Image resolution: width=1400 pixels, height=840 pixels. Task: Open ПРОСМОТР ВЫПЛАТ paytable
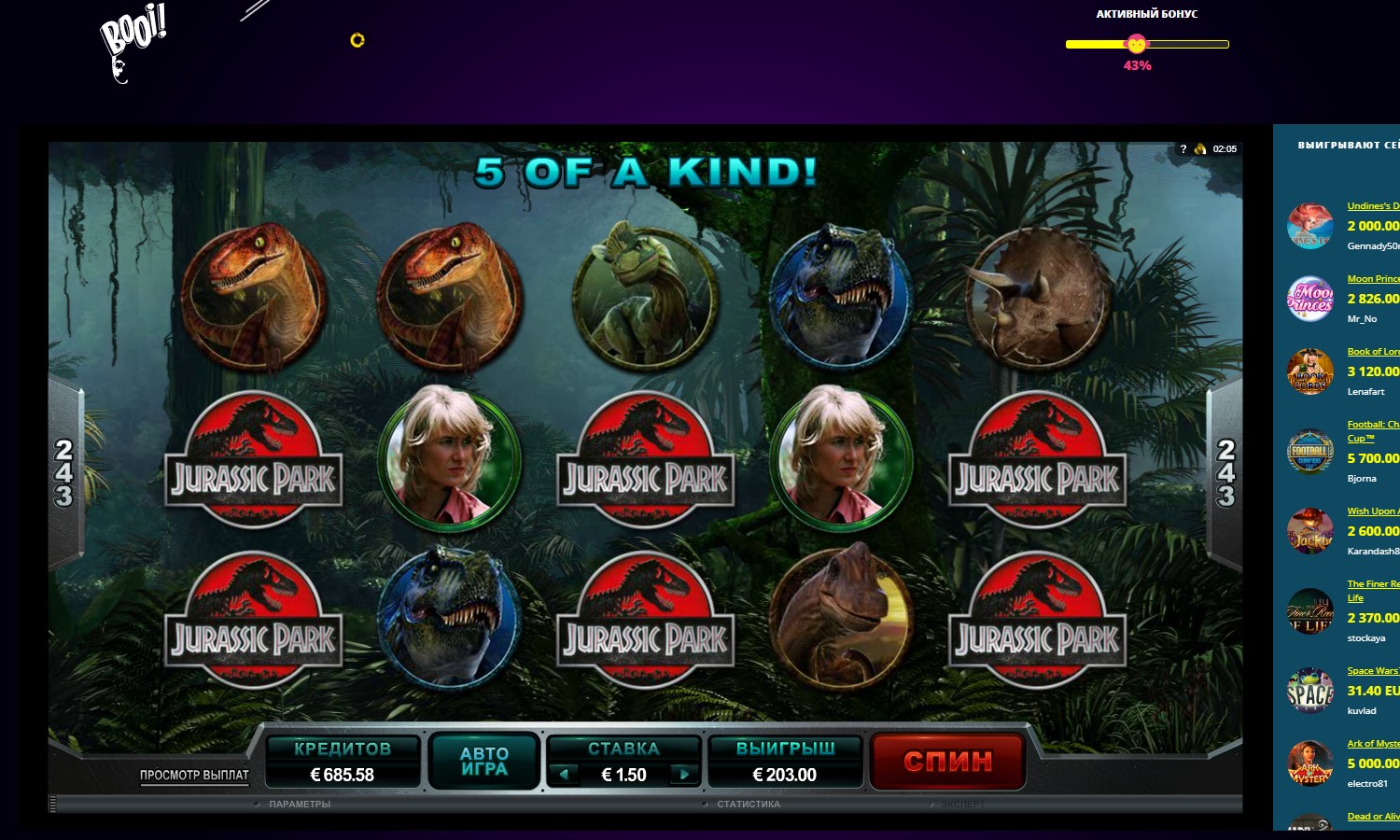pyautogui.click(x=193, y=774)
